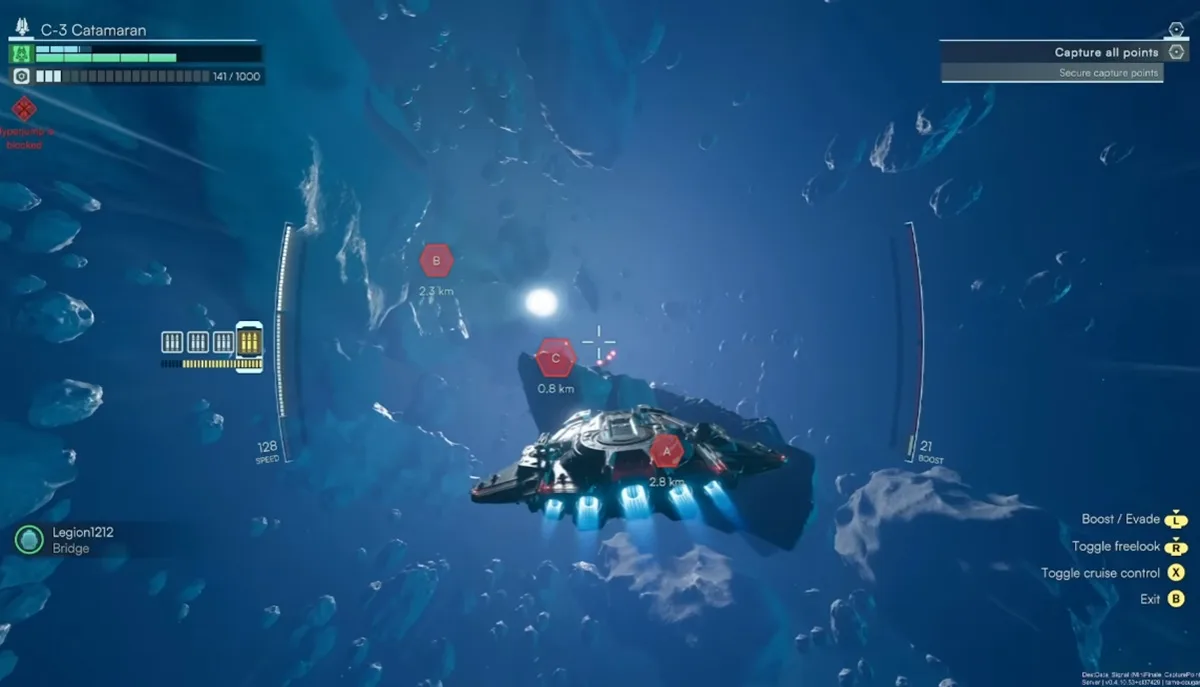Image resolution: width=1200 pixels, height=687 pixels.
Task: Select capture point B marker
Action: point(436,262)
